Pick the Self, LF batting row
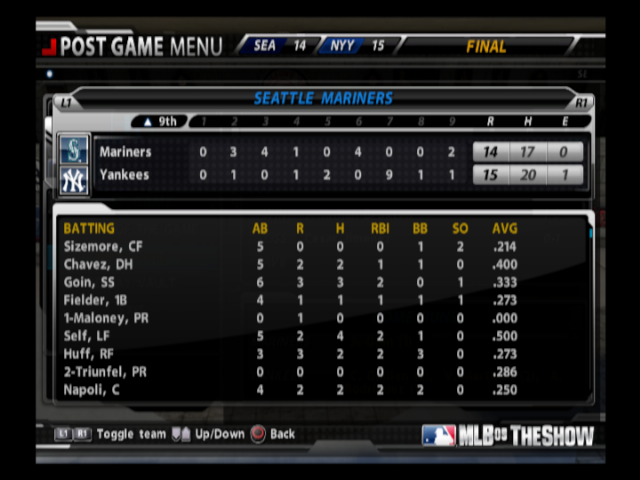 (320, 336)
